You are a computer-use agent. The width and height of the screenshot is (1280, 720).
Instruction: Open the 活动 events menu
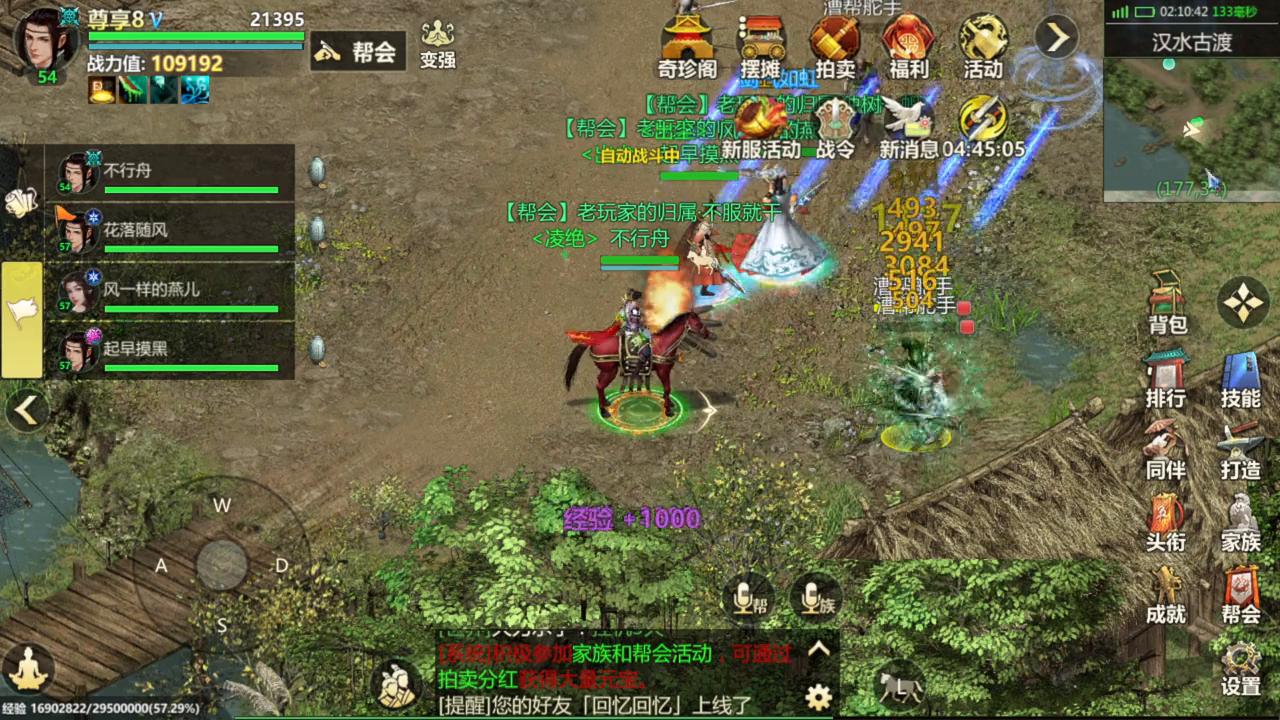[983, 48]
